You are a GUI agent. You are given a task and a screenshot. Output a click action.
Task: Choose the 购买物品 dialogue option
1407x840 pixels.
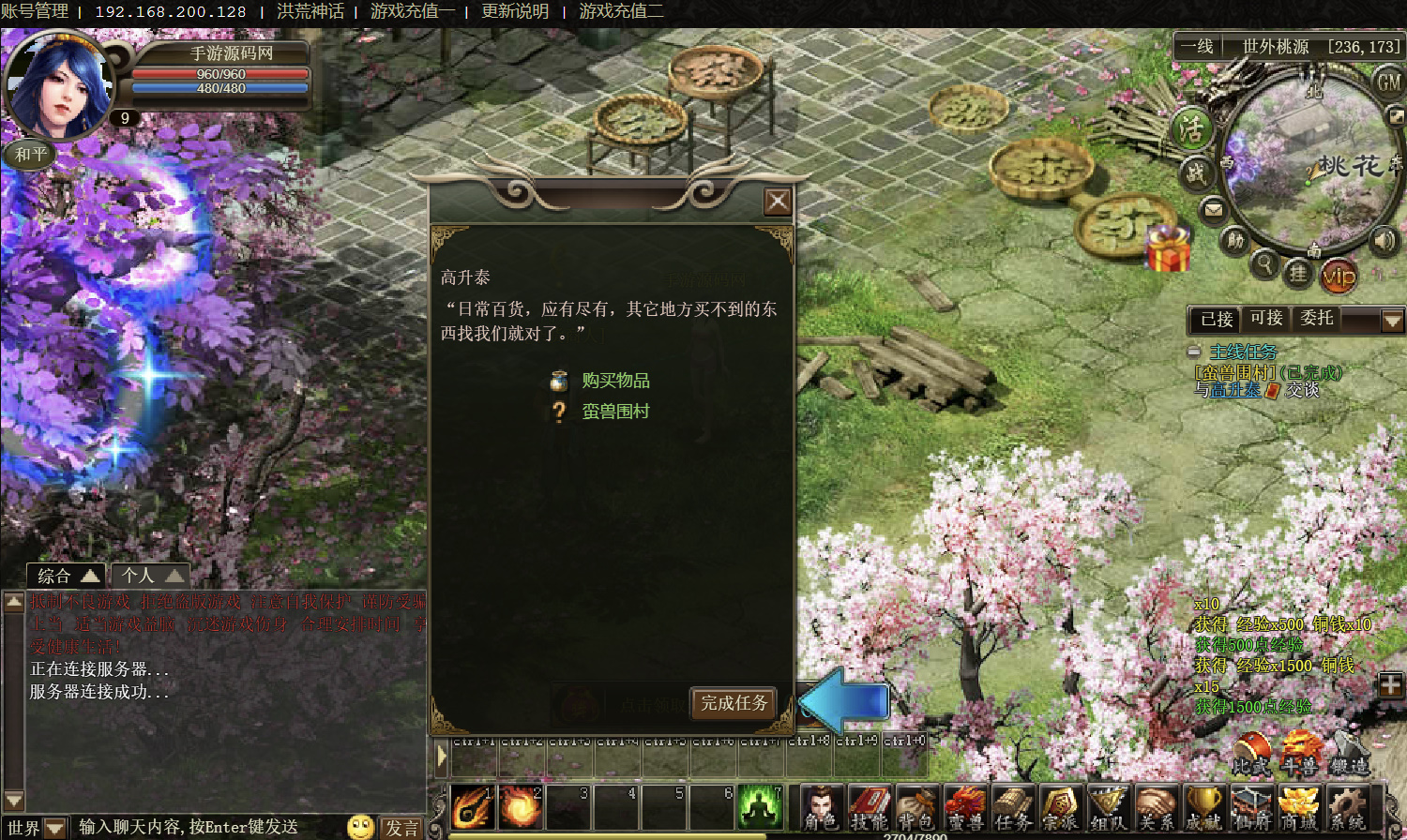pos(615,381)
